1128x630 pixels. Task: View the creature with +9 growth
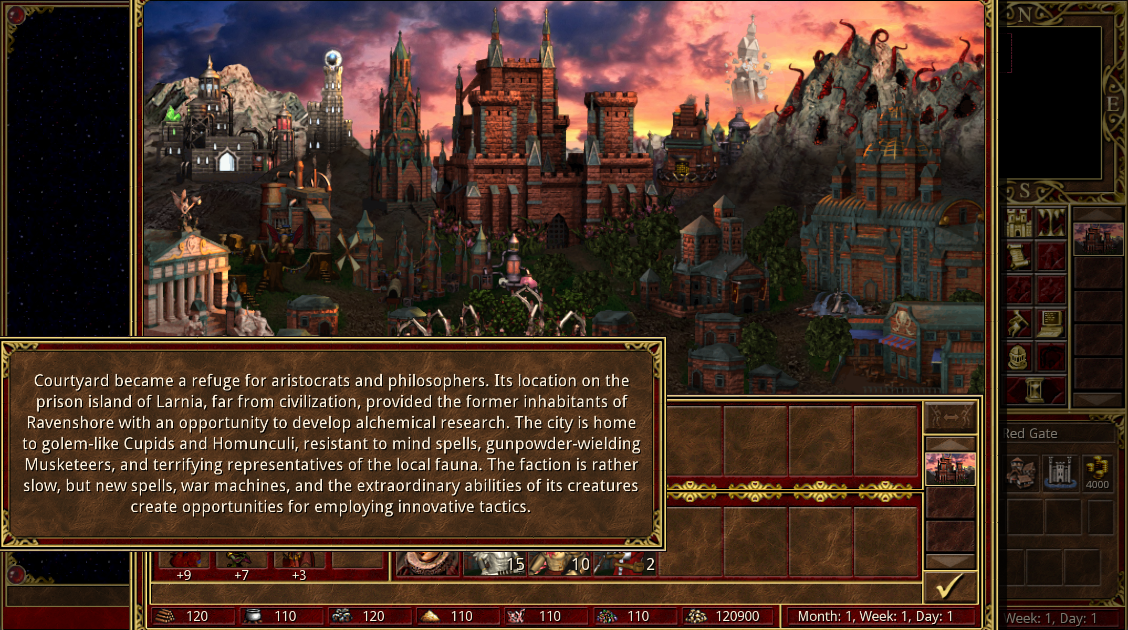pyautogui.click(x=183, y=561)
